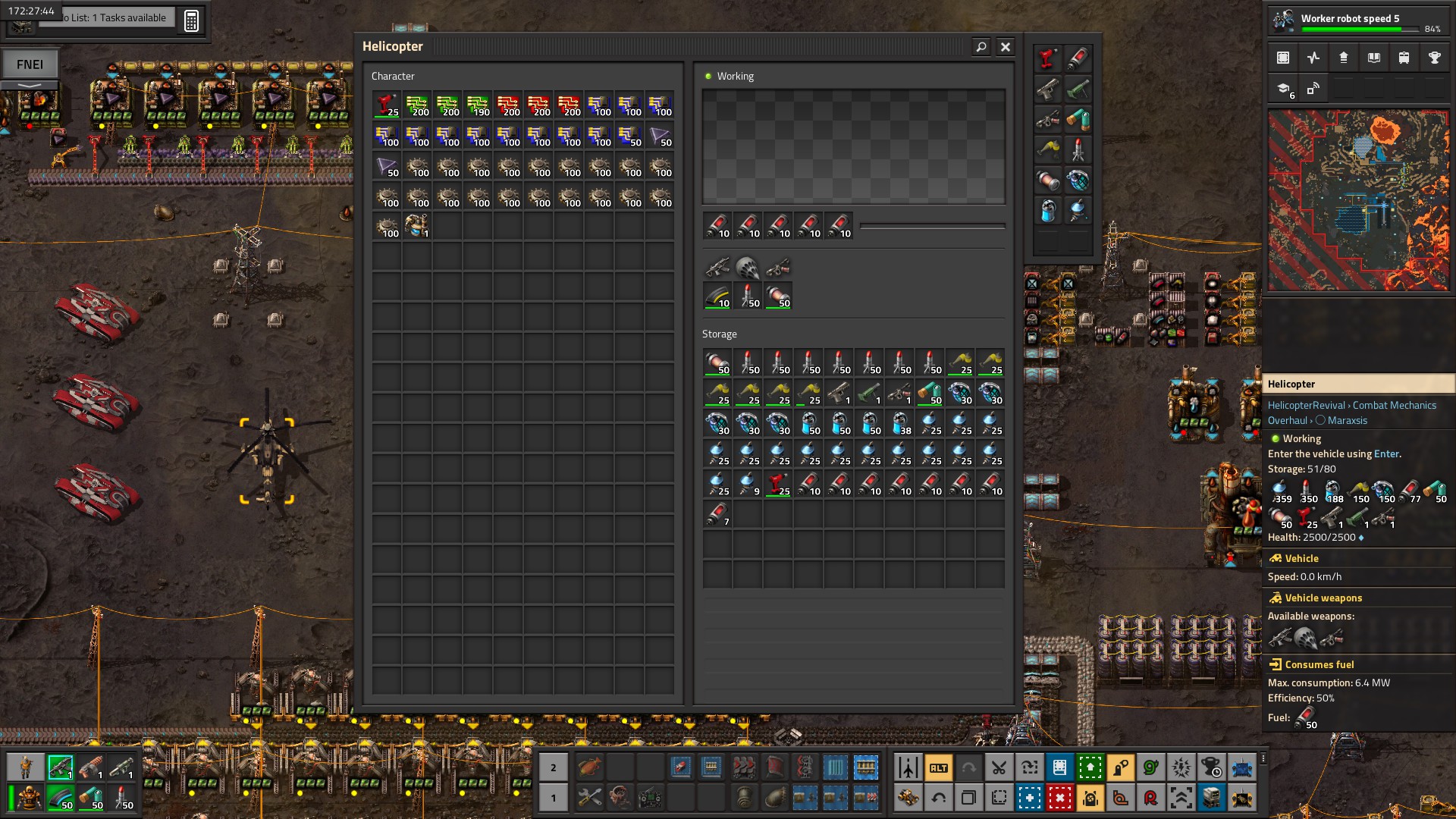The image size is (1456, 819).
Task: Close the Helicopter window
Action: coord(1006,47)
